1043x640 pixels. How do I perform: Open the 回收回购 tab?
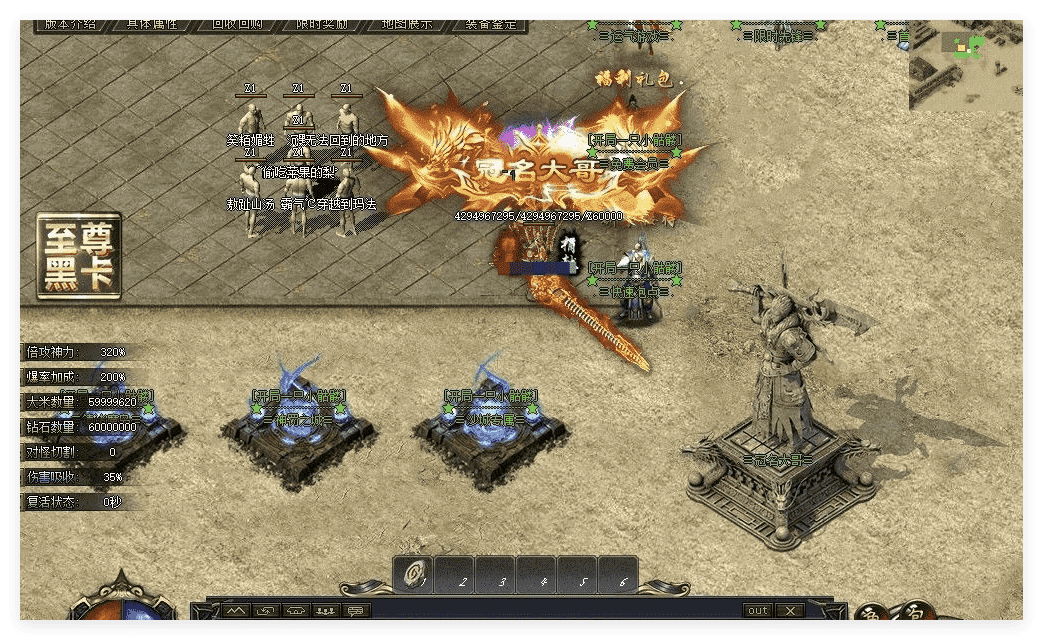[x=236, y=24]
